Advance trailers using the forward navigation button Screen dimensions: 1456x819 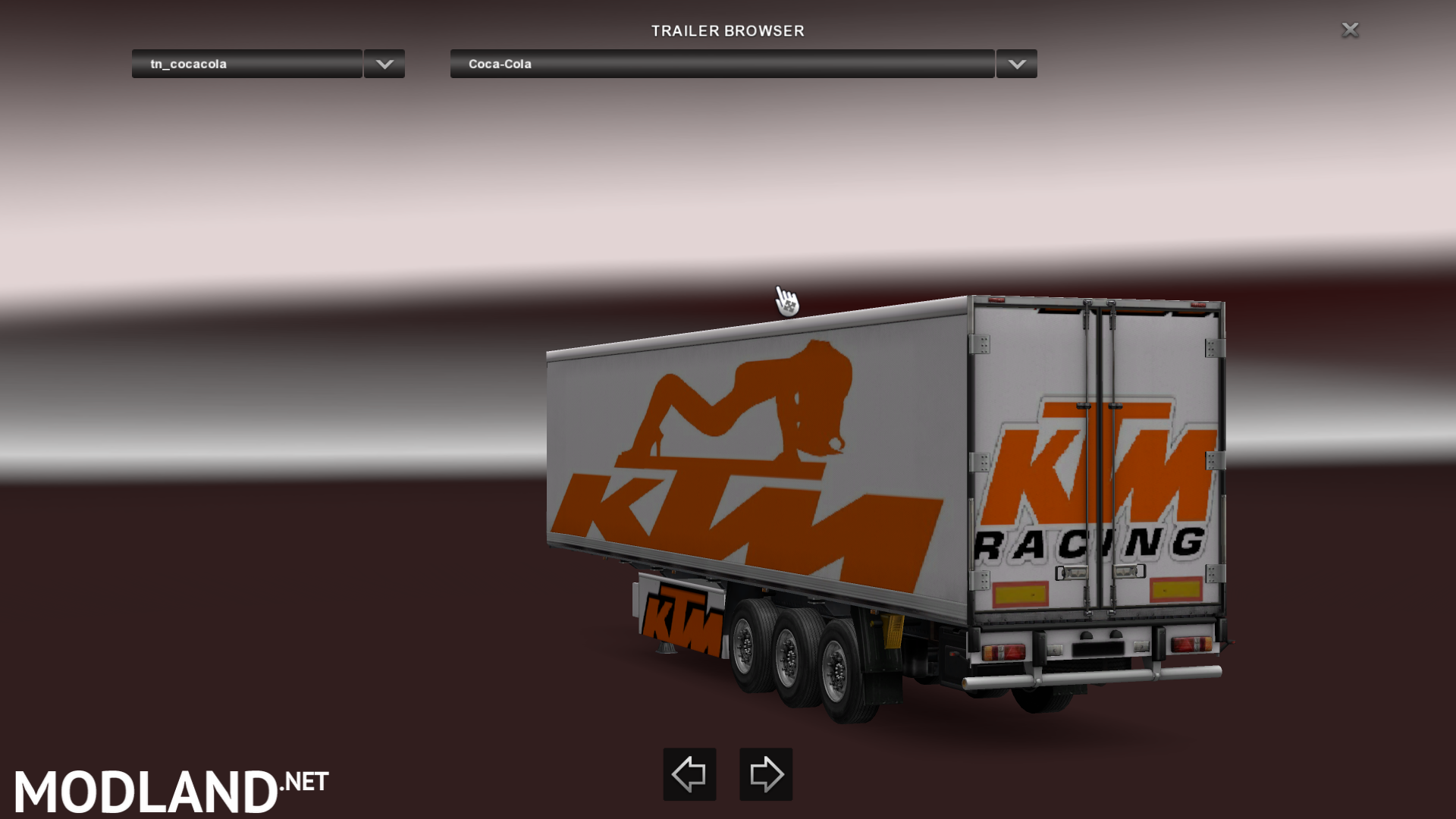[765, 774]
